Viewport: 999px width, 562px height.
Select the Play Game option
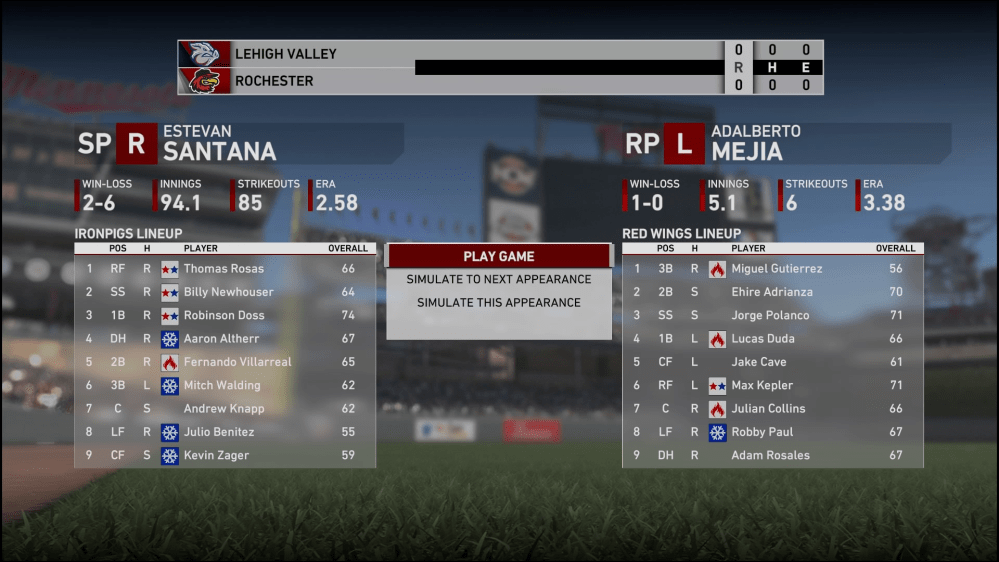498,256
